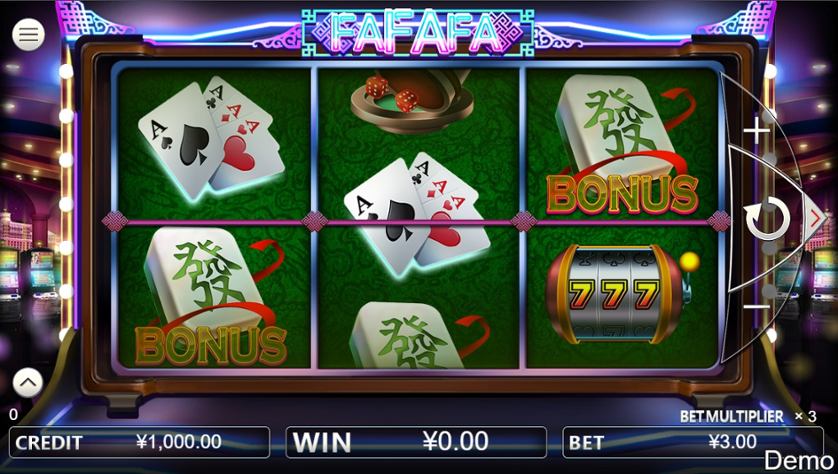Open the hamburger menu
Screen dimensions: 838x474
pyautogui.click(x=29, y=35)
